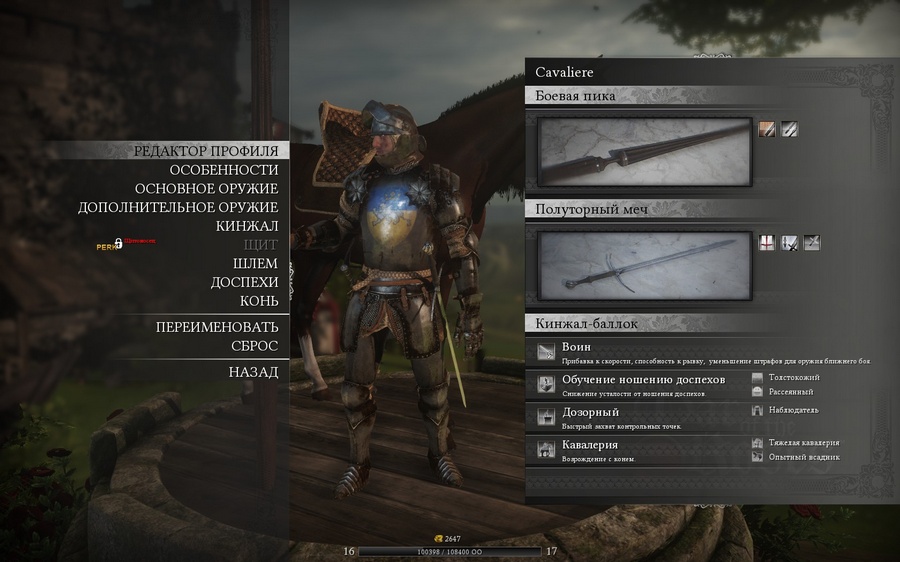Click the Наблюдатель perk entry
Image resolution: width=900 pixels, height=562 pixels.
tap(793, 410)
